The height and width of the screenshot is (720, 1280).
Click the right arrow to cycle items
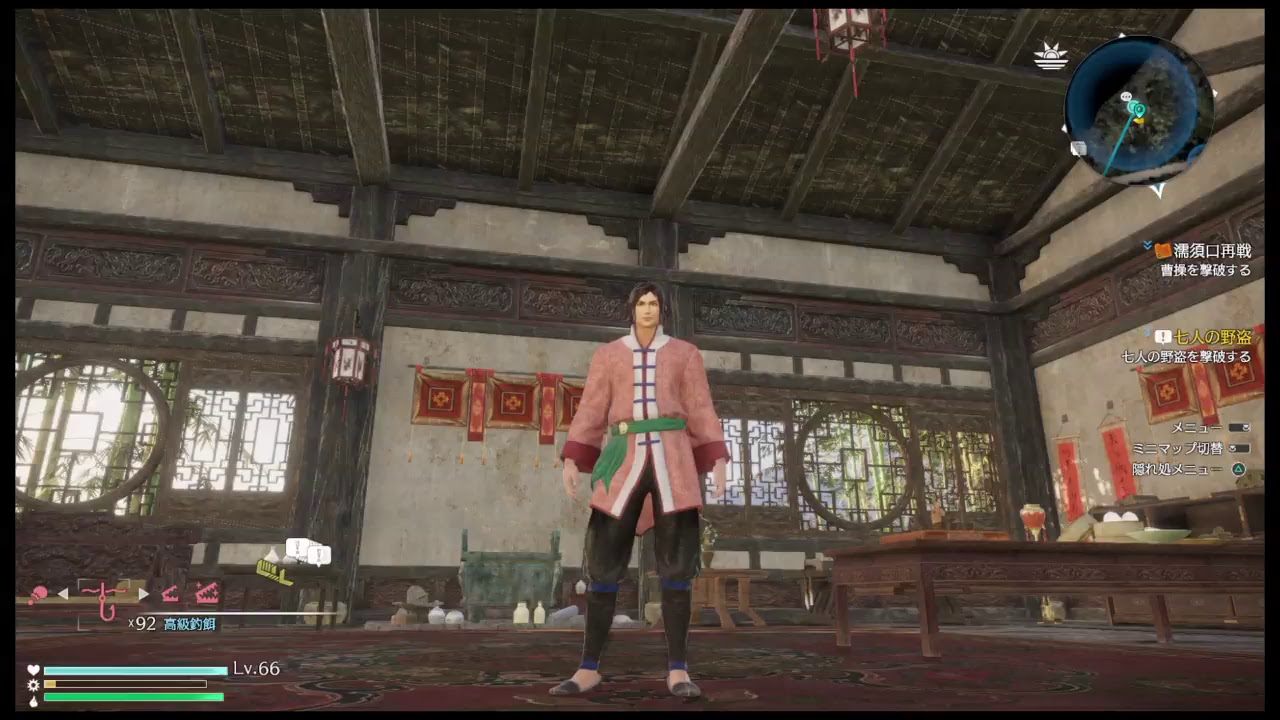tap(143, 592)
